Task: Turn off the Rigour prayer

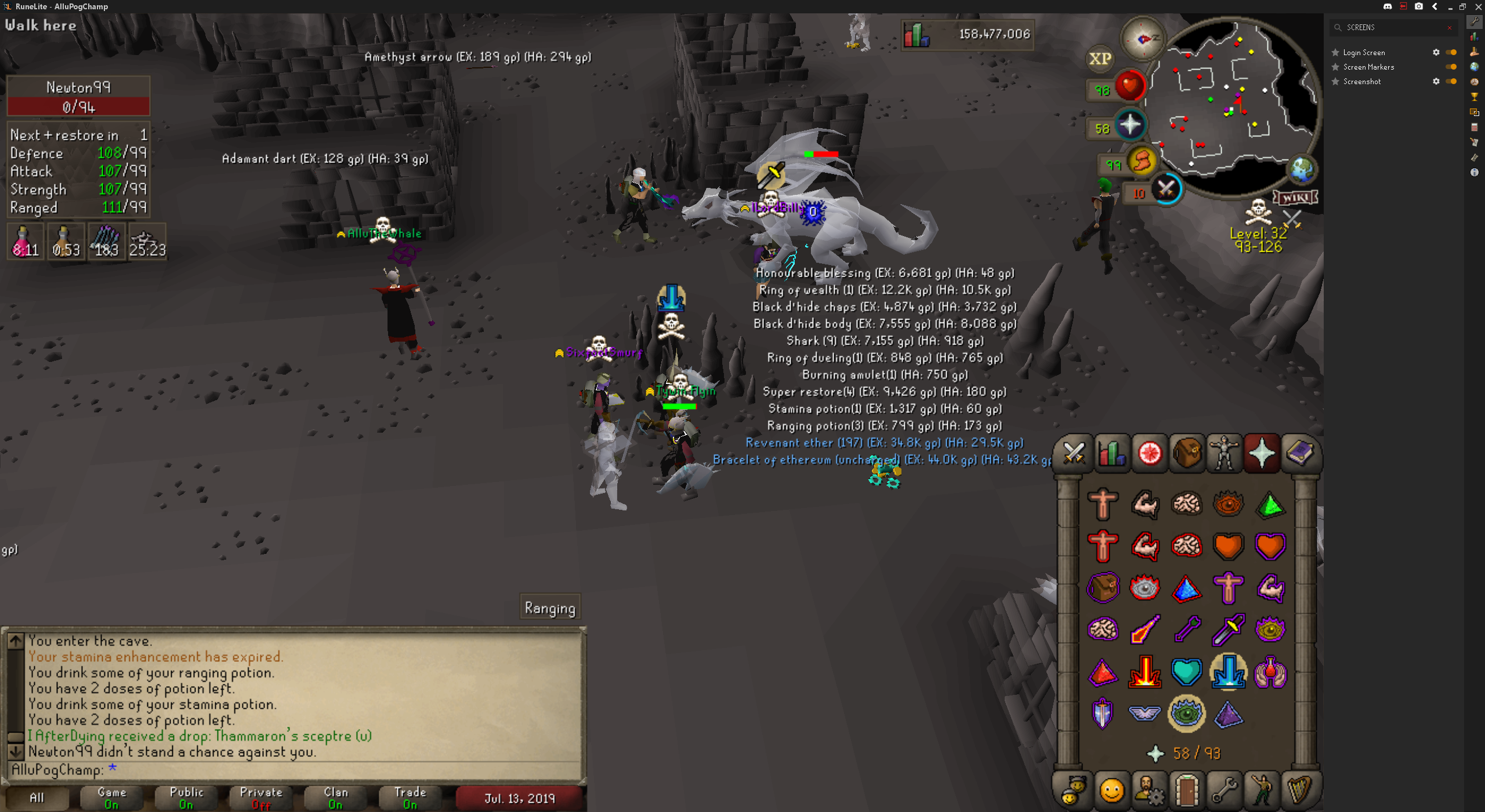Action: [x=1186, y=713]
